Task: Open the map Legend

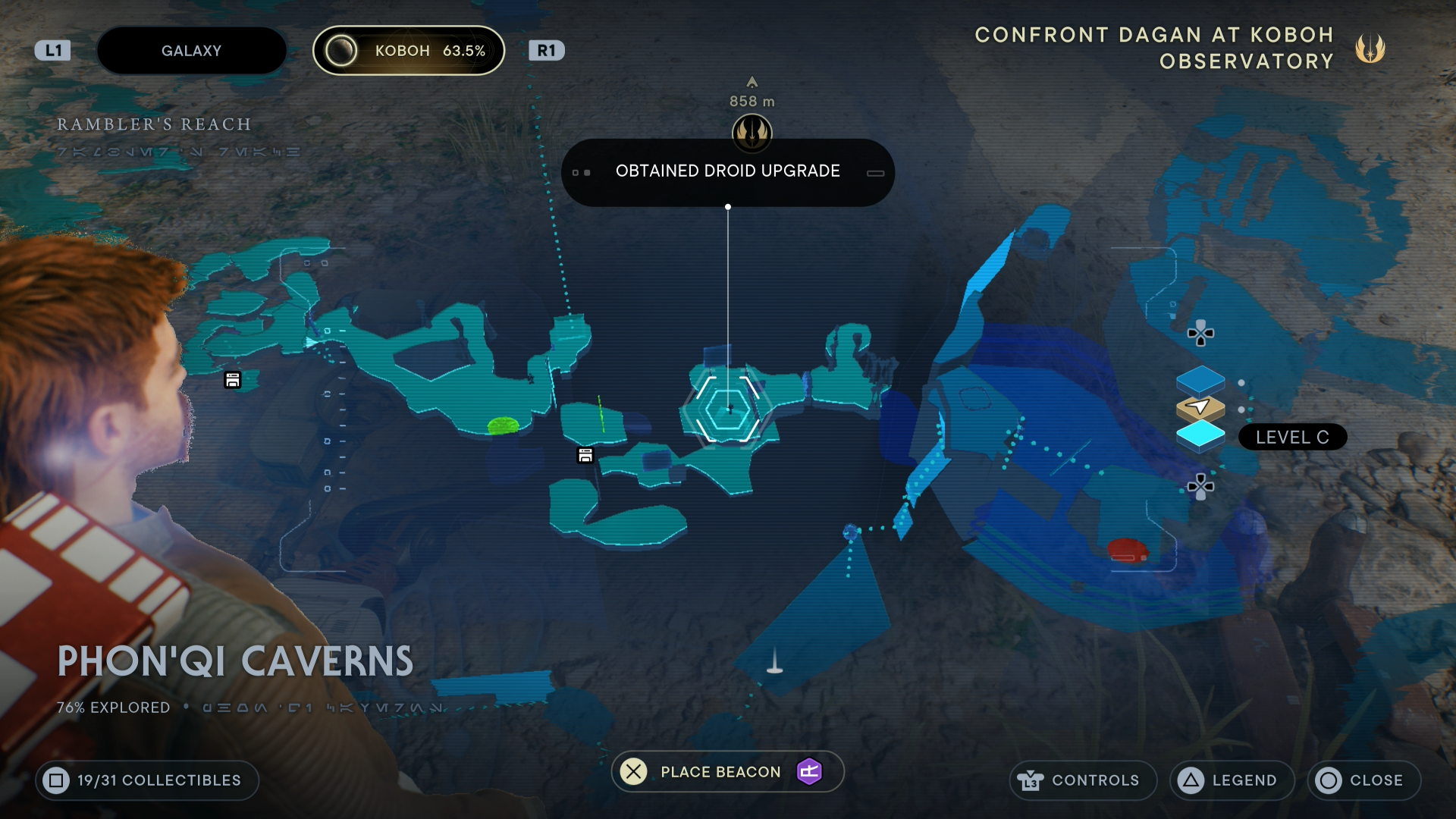Action: [x=1231, y=780]
